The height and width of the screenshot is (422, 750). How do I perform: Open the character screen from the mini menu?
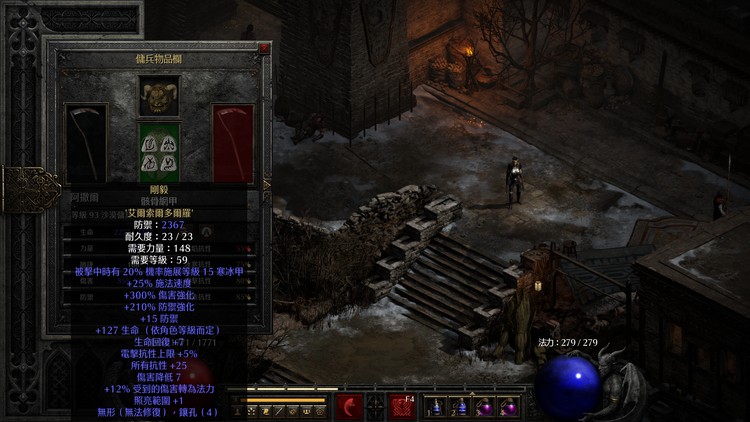[240, 410]
